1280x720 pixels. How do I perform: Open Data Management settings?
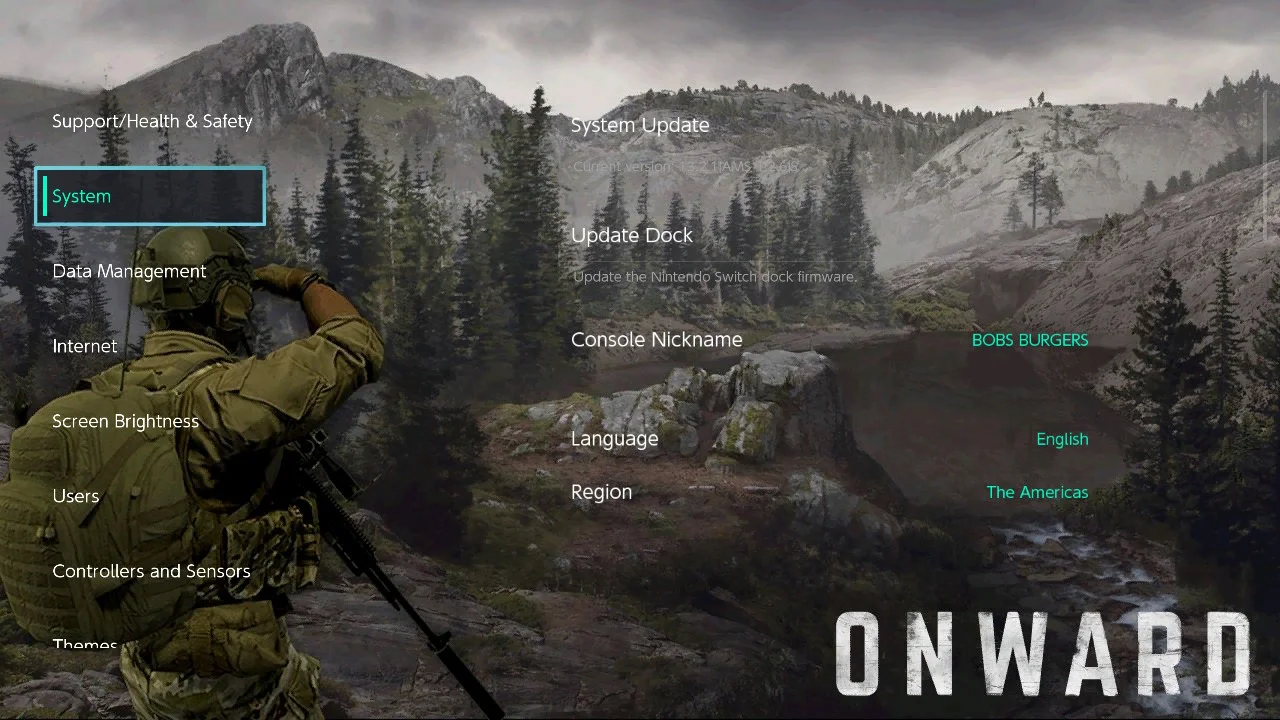point(129,271)
